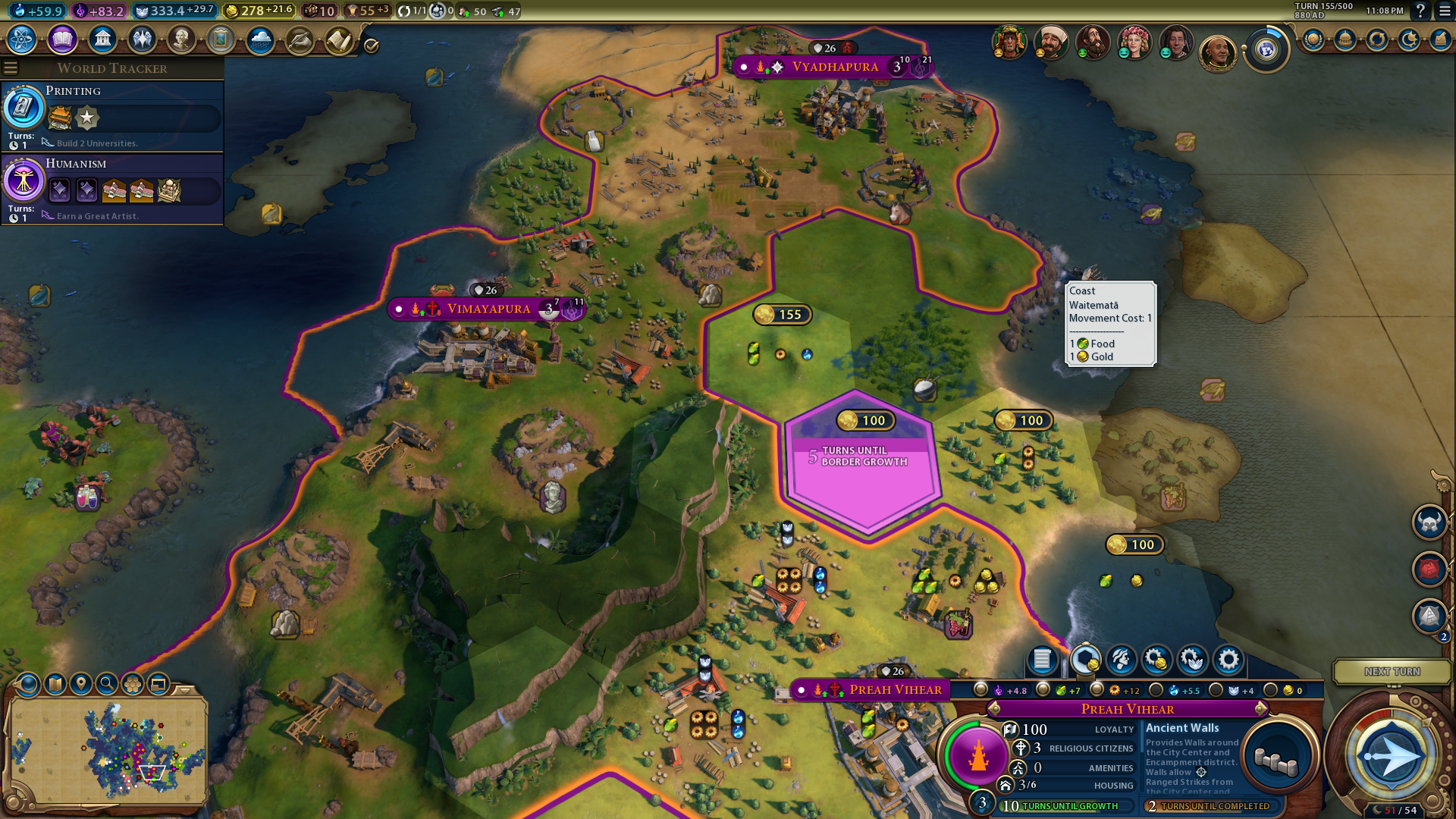Open the Civilopedia question mark button
1456x819 pixels.
(x=1420, y=11)
